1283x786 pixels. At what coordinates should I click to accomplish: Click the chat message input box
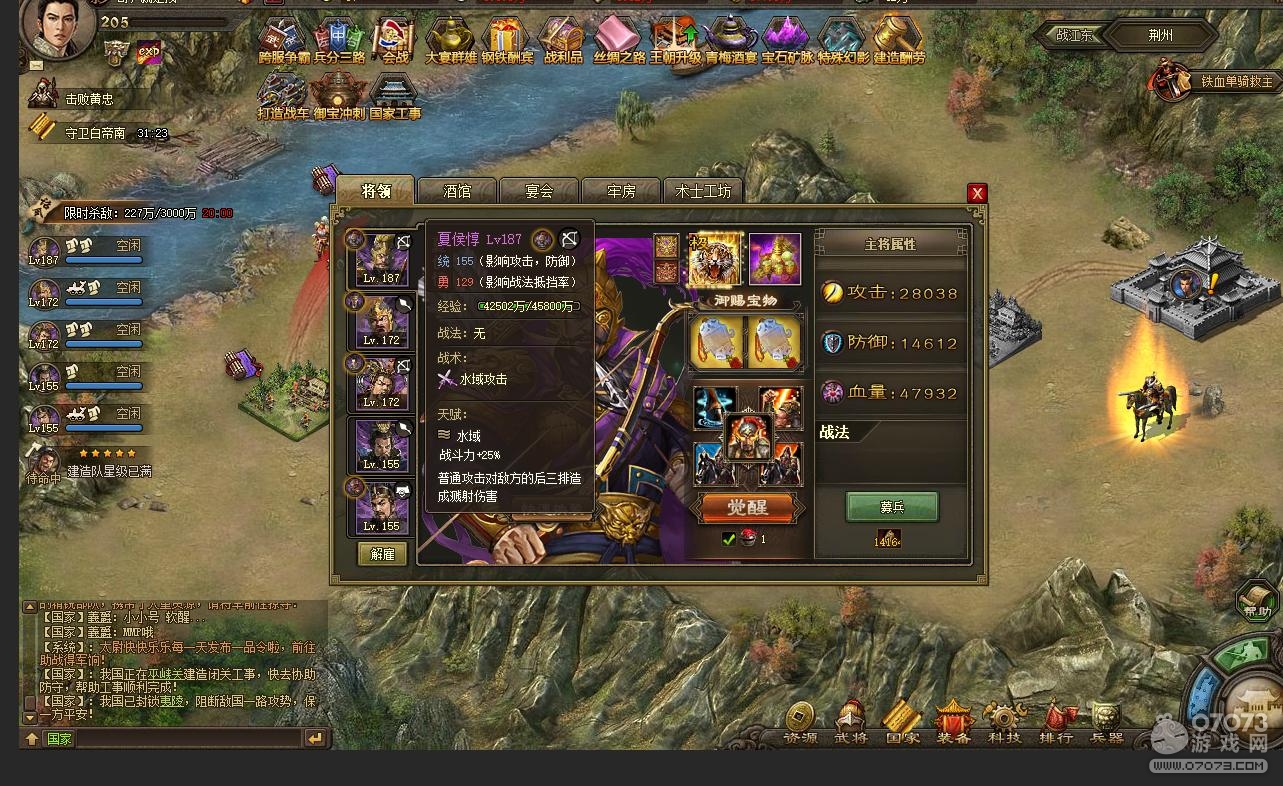click(x=188, y=739)
